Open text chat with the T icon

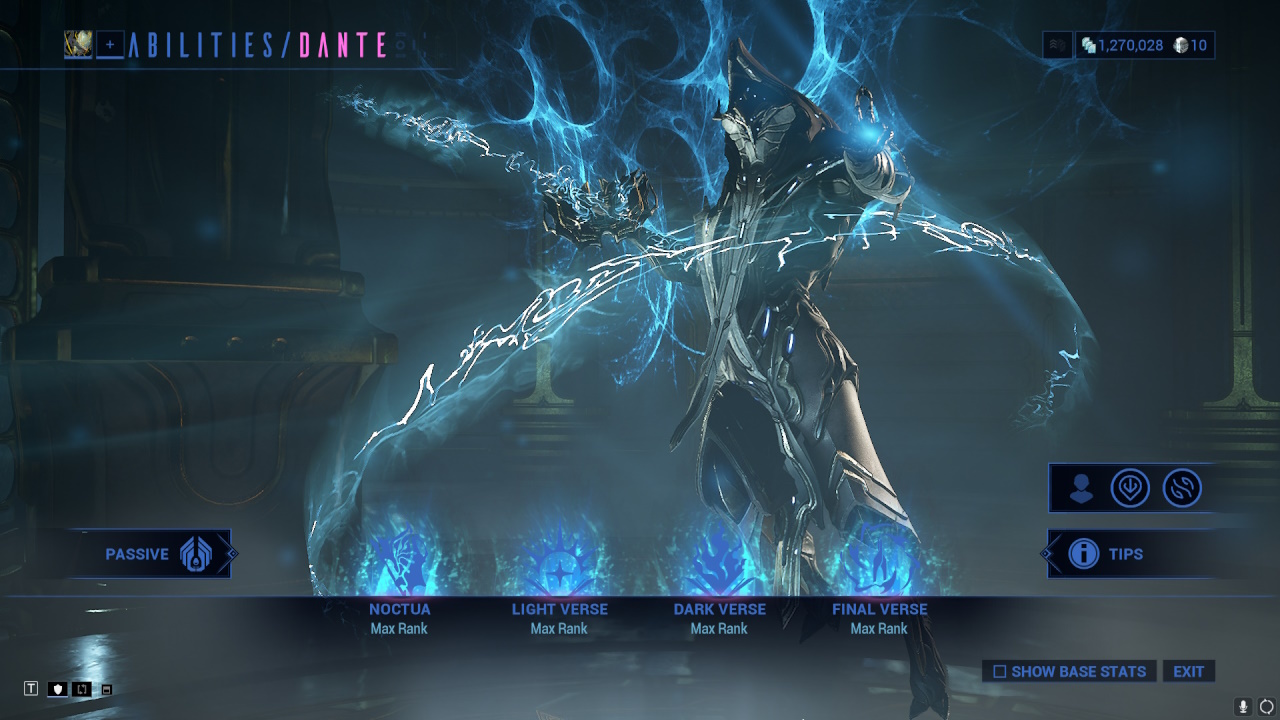(33, 689)
